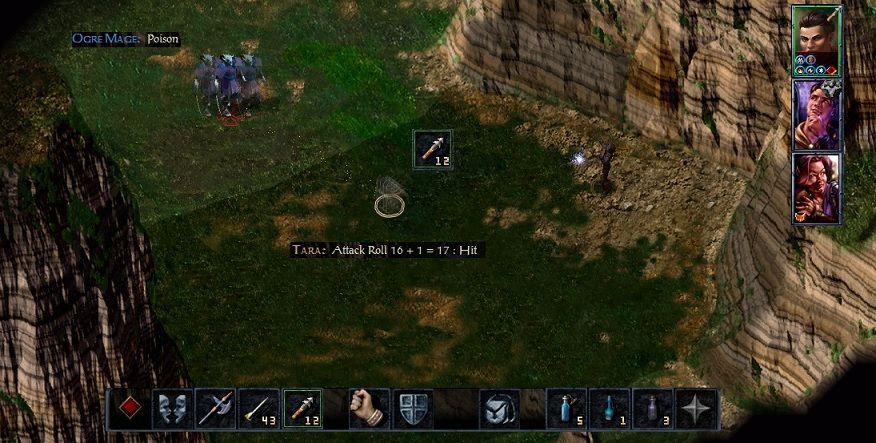
Task: Select the arrow slot with 43 count
Action: click(x=259, y=409)
